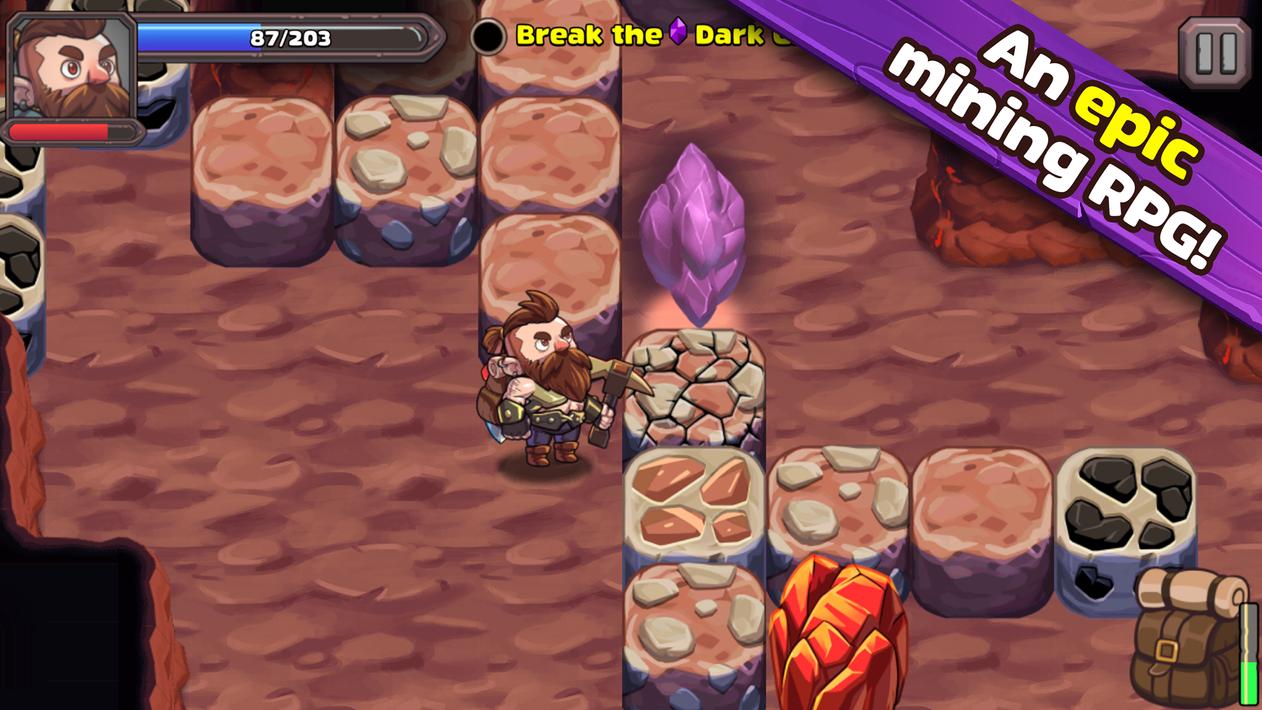Image resolution: width=1262 pixels, height=710 pixels.
Task: Select the Break the Dark Crystal objective tracker
Action: click(x=640, y=36)
